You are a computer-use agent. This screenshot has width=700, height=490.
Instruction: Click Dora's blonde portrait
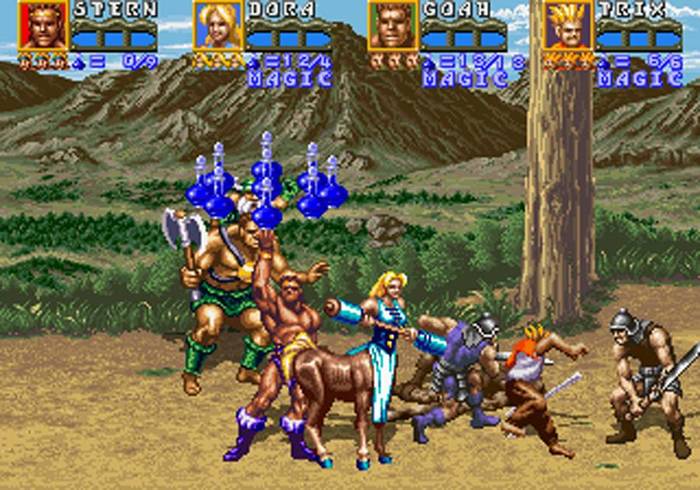(x=218, y=26)
